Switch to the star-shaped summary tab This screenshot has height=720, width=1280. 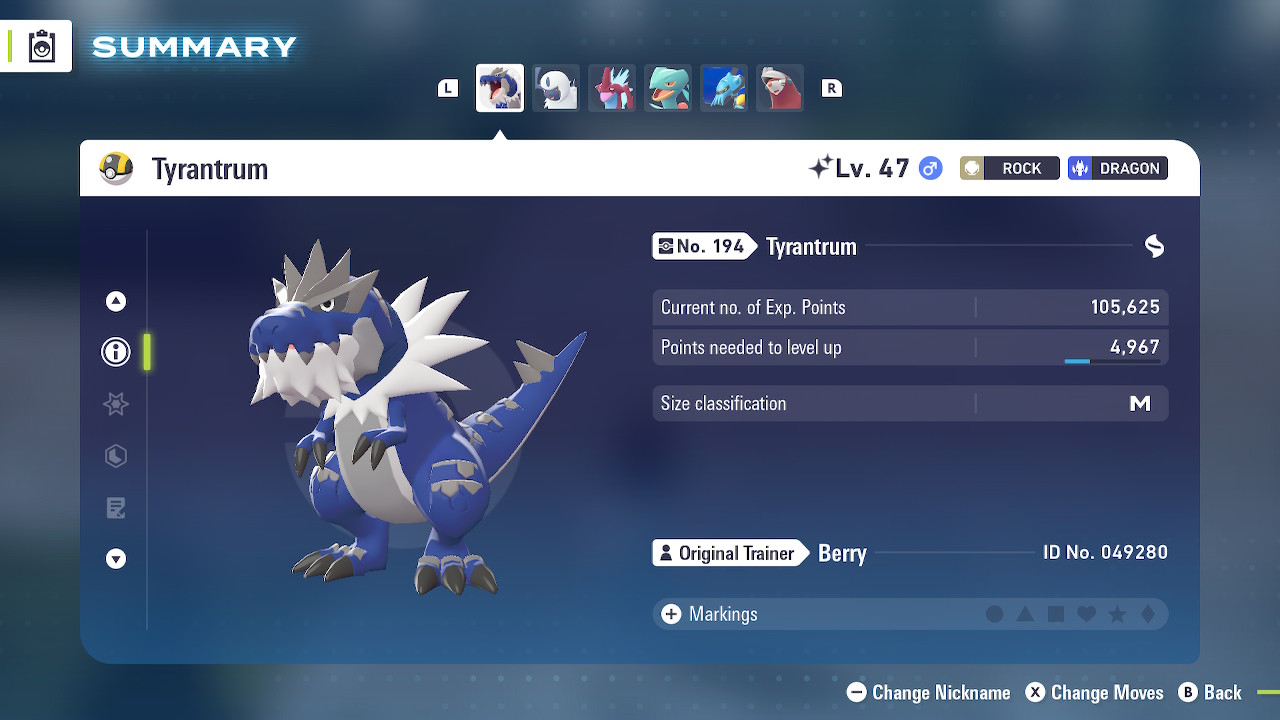click(116, 404)
